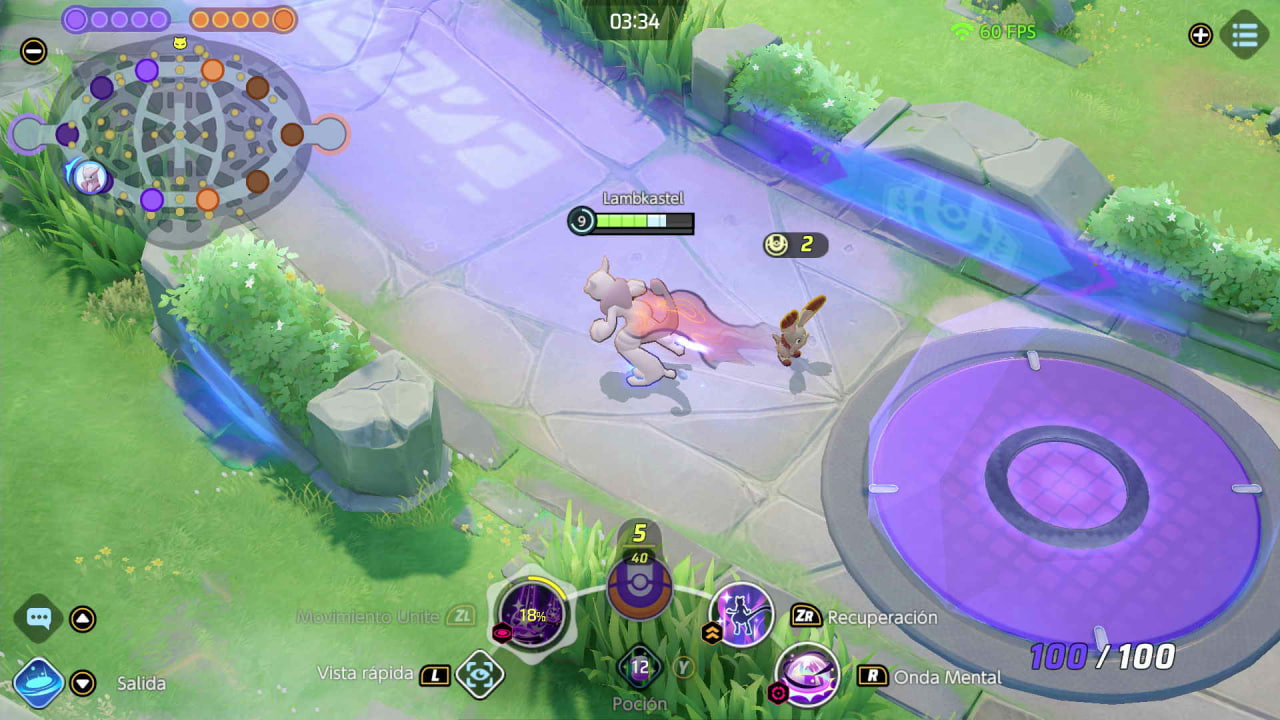Open the arena minimap
The width and height of the screenshot is (1280, 720).
pos(180,135)
